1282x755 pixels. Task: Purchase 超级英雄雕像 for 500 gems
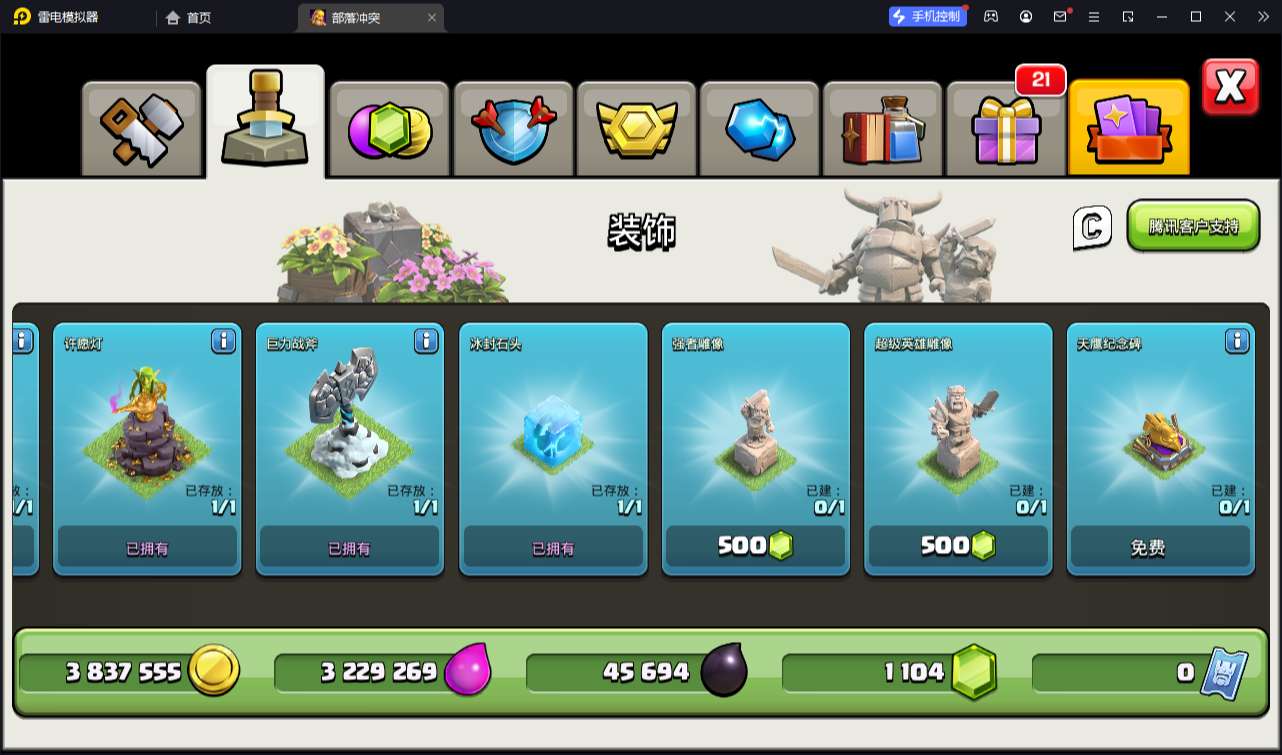958,546
